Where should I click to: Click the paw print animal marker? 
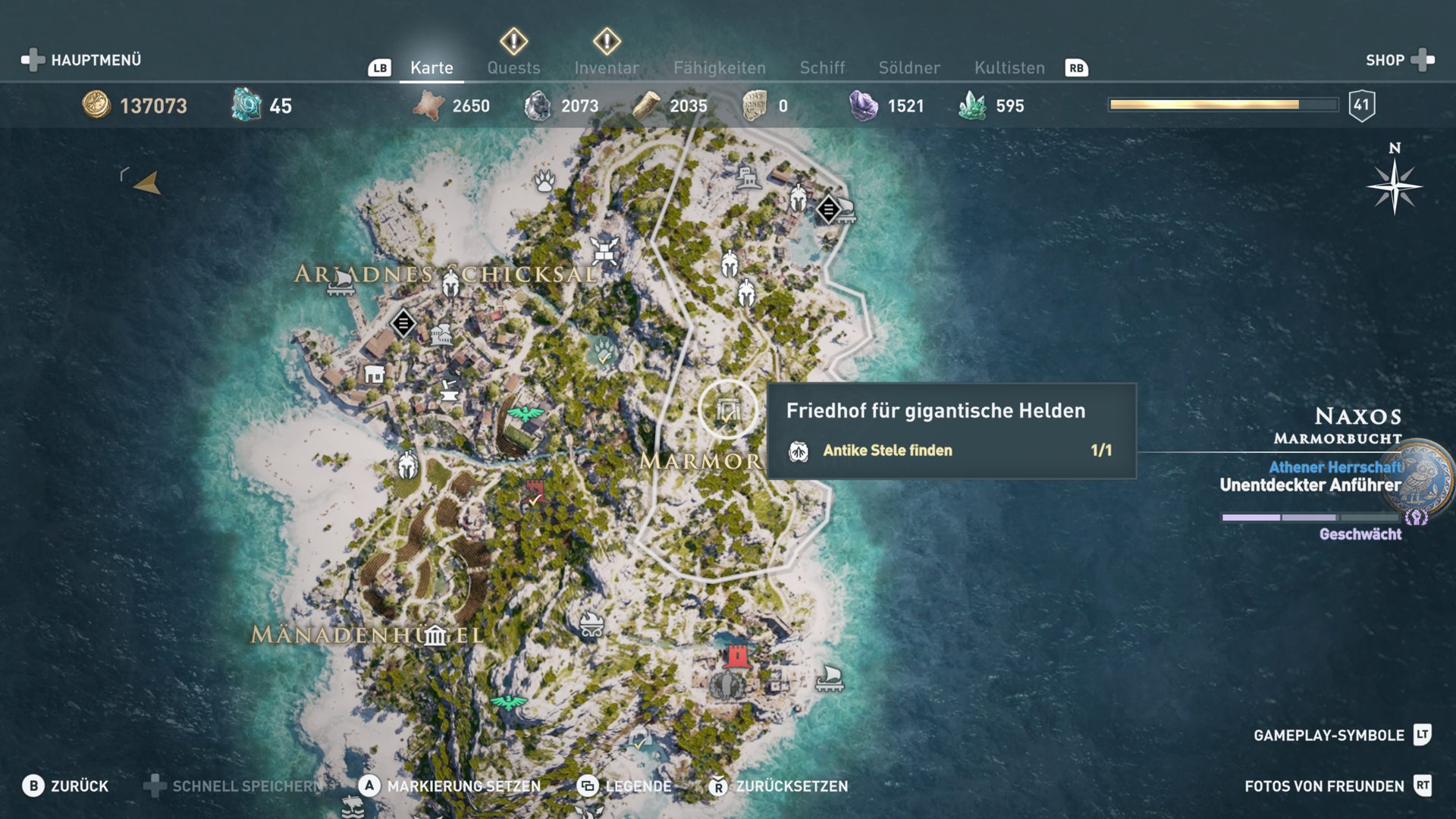pos(544,180)
